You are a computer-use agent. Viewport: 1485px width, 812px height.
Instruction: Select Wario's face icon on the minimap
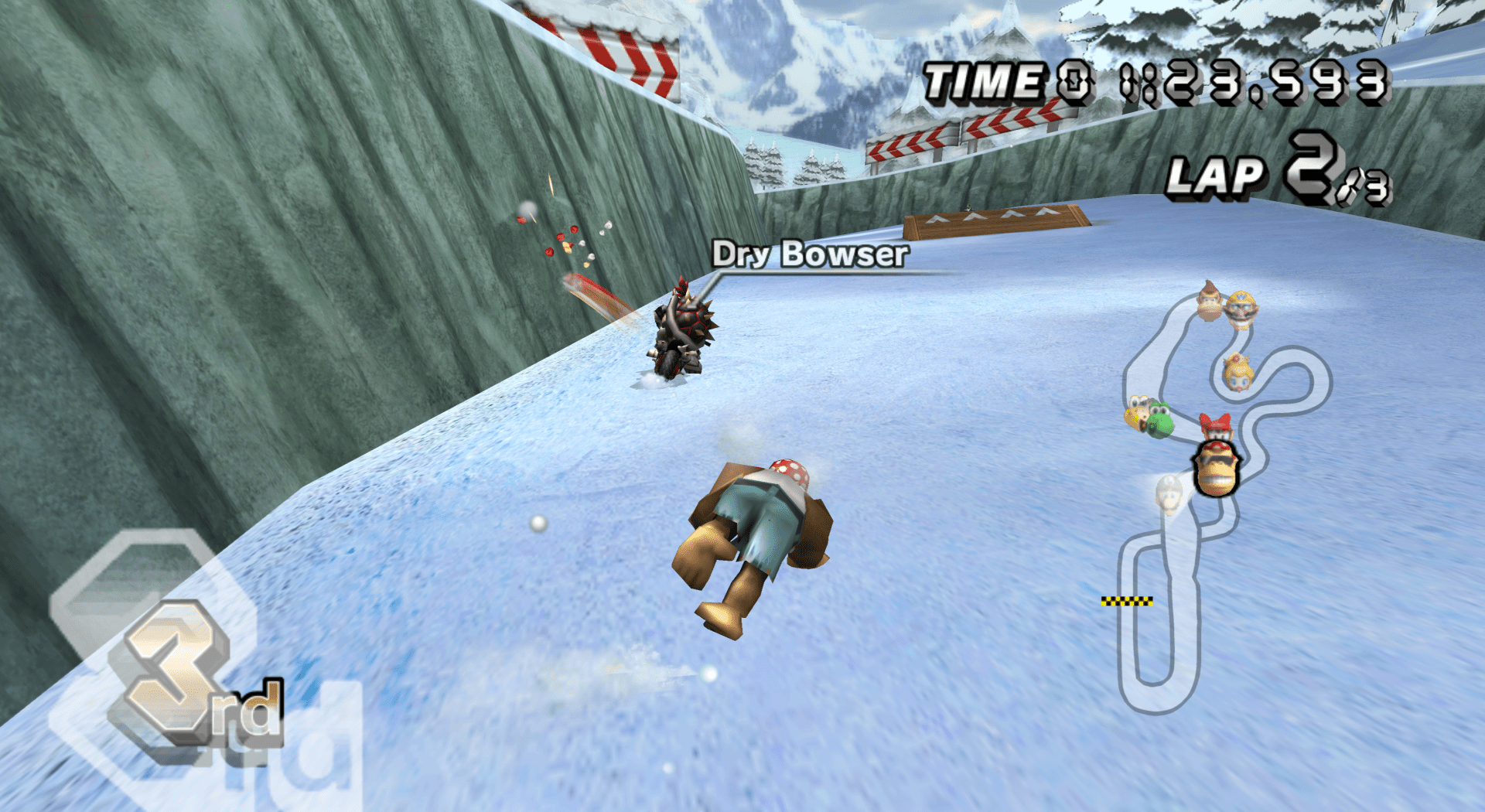[1241, 309]
